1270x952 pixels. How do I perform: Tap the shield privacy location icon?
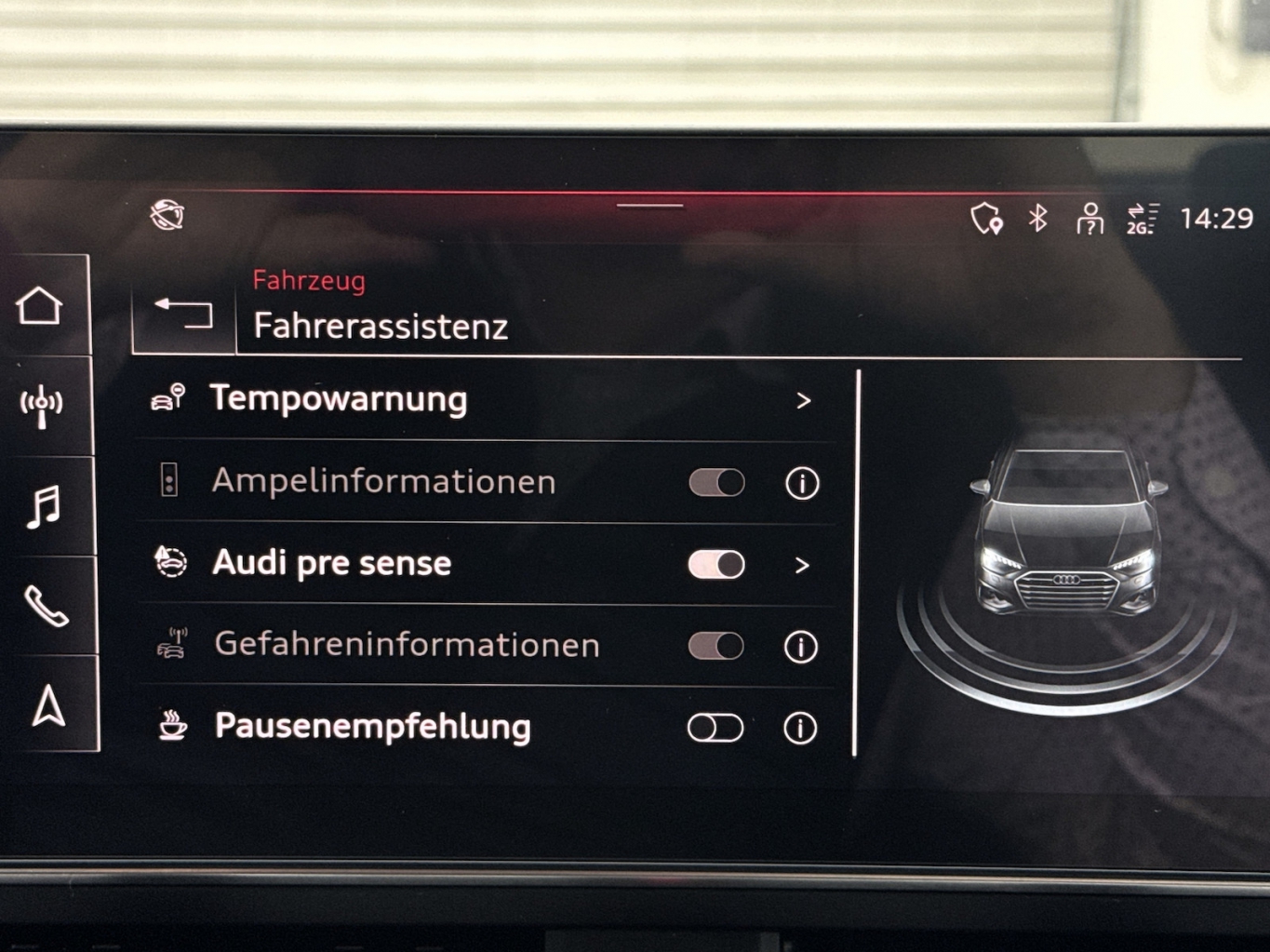coord(986,219)
